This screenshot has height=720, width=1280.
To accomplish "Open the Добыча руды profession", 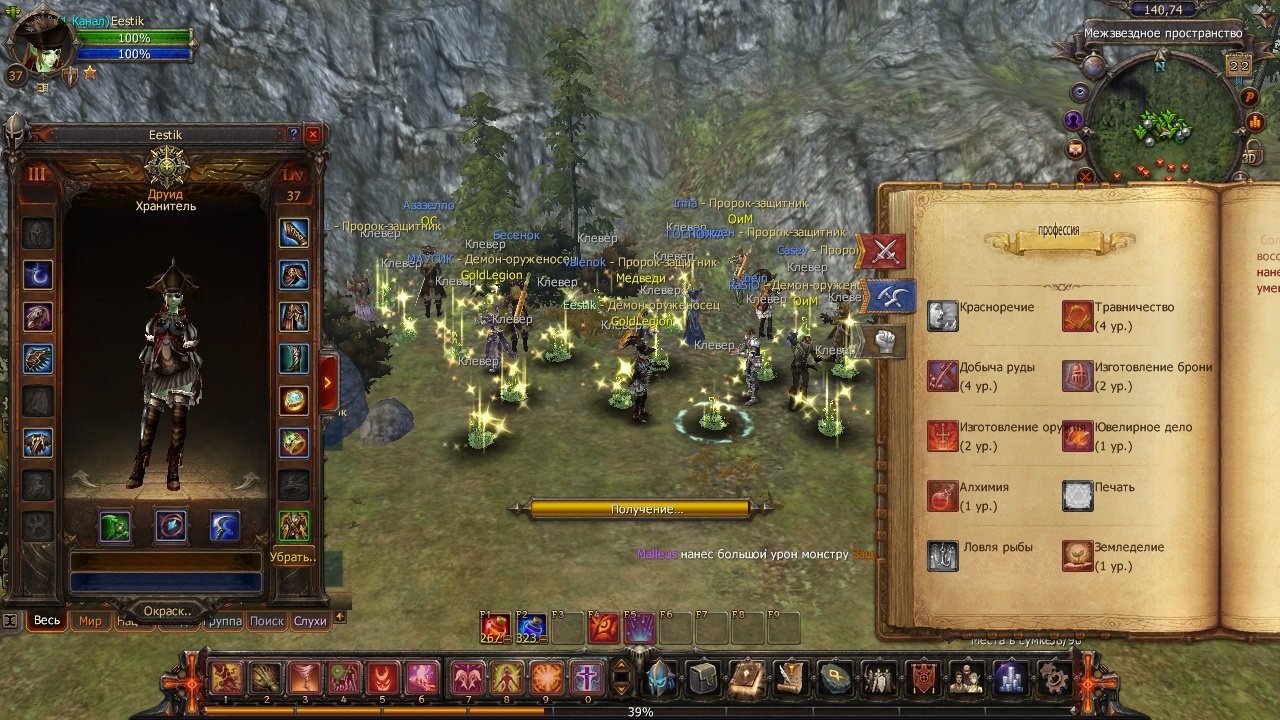I will pos(943,376).
